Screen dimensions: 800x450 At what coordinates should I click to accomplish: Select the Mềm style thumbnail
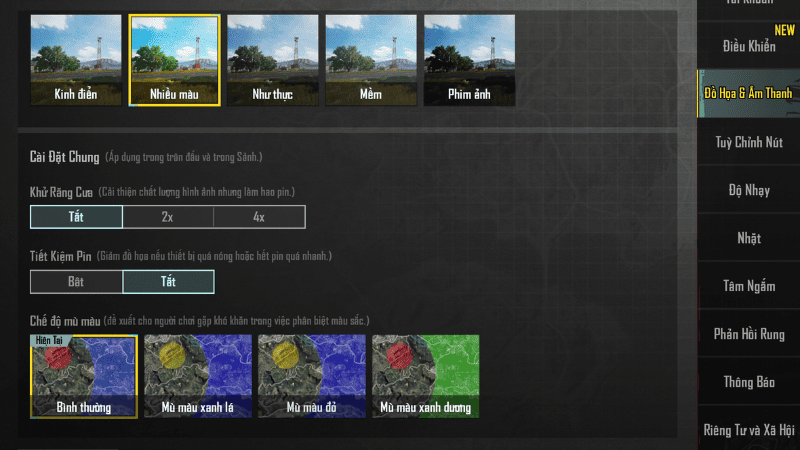(370, 60)
